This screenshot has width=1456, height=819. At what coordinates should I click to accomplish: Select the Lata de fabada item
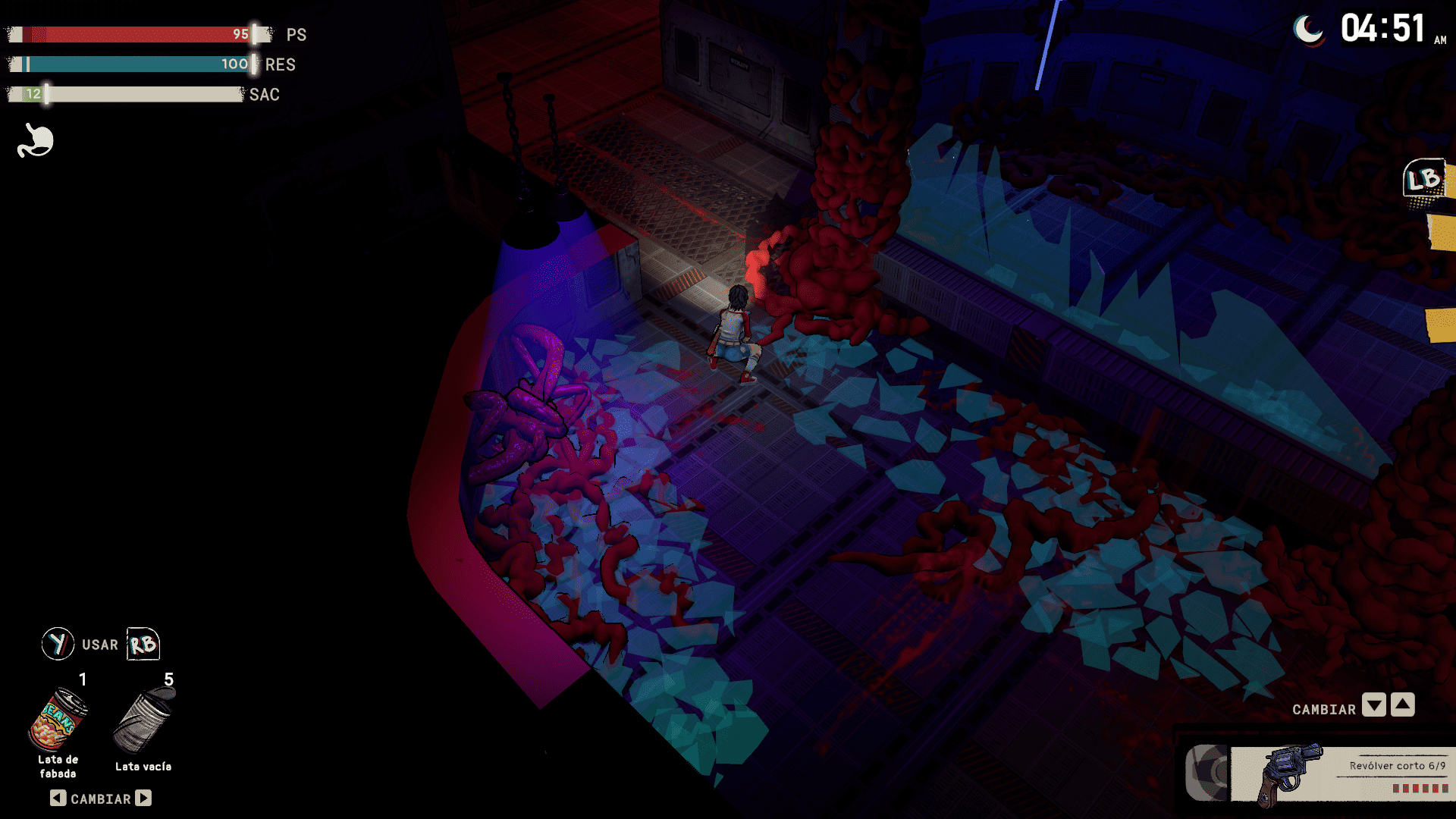(x=58, y=720)
